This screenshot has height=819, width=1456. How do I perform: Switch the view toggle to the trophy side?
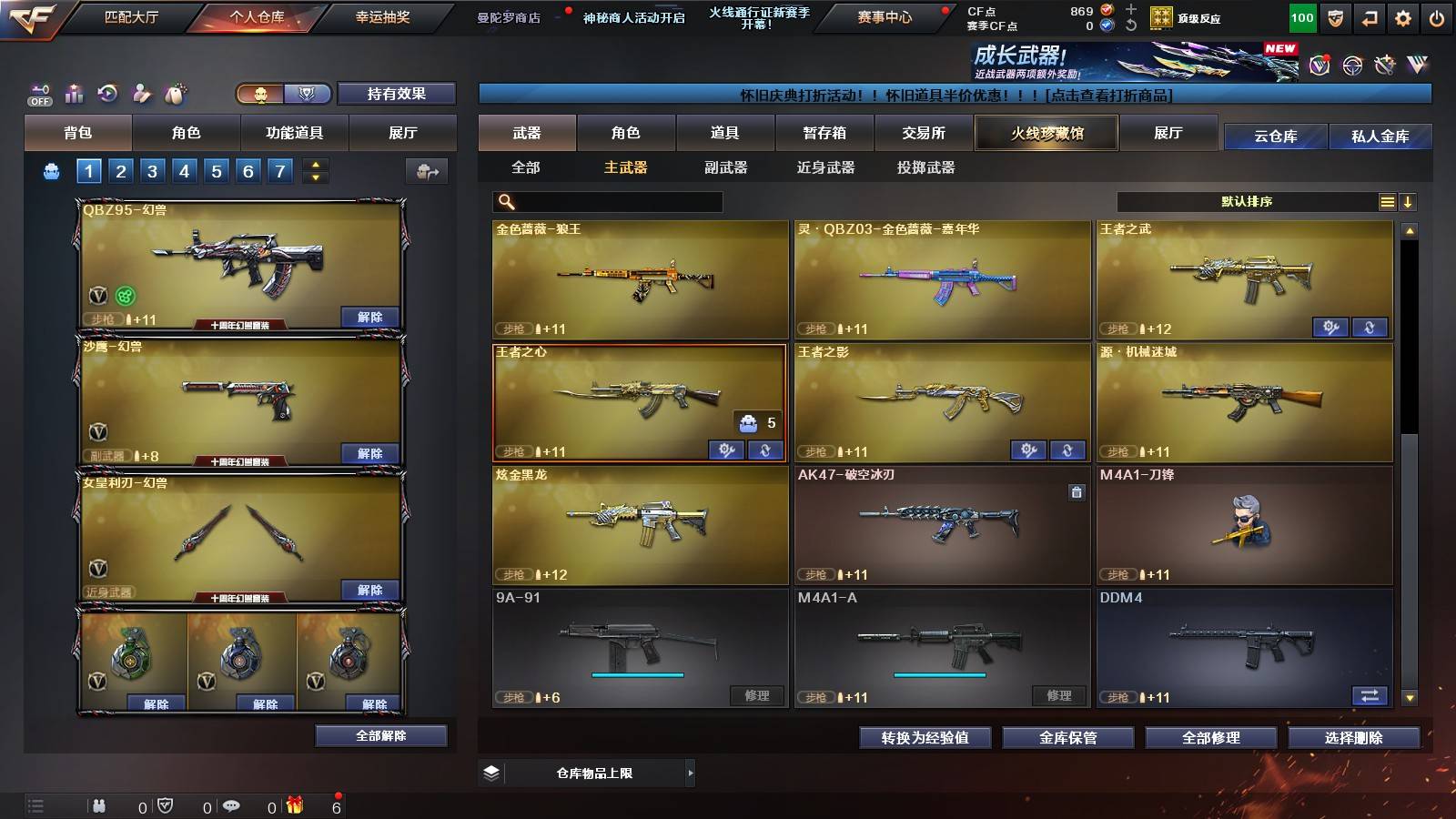(307, 93)
